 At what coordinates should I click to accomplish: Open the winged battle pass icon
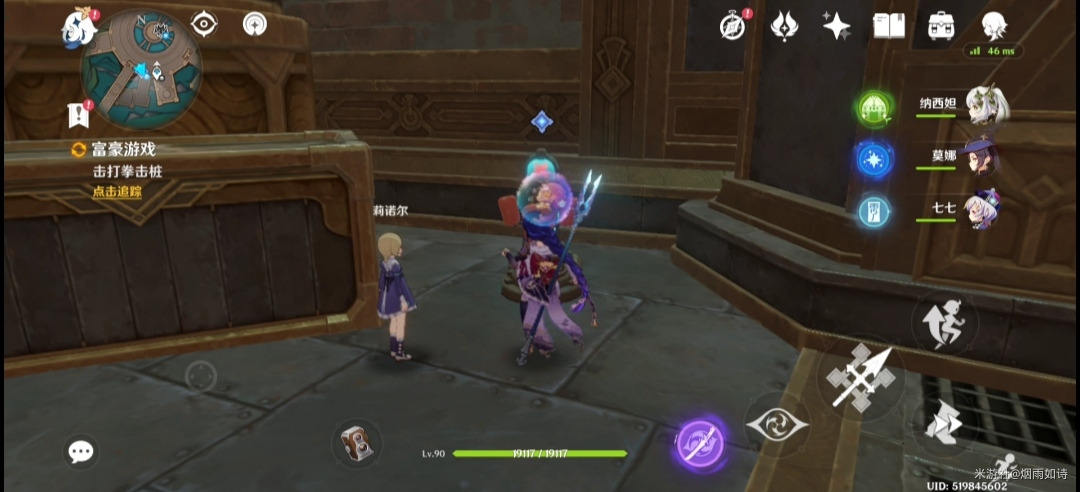pyautogui.click(x=784, y=26)
